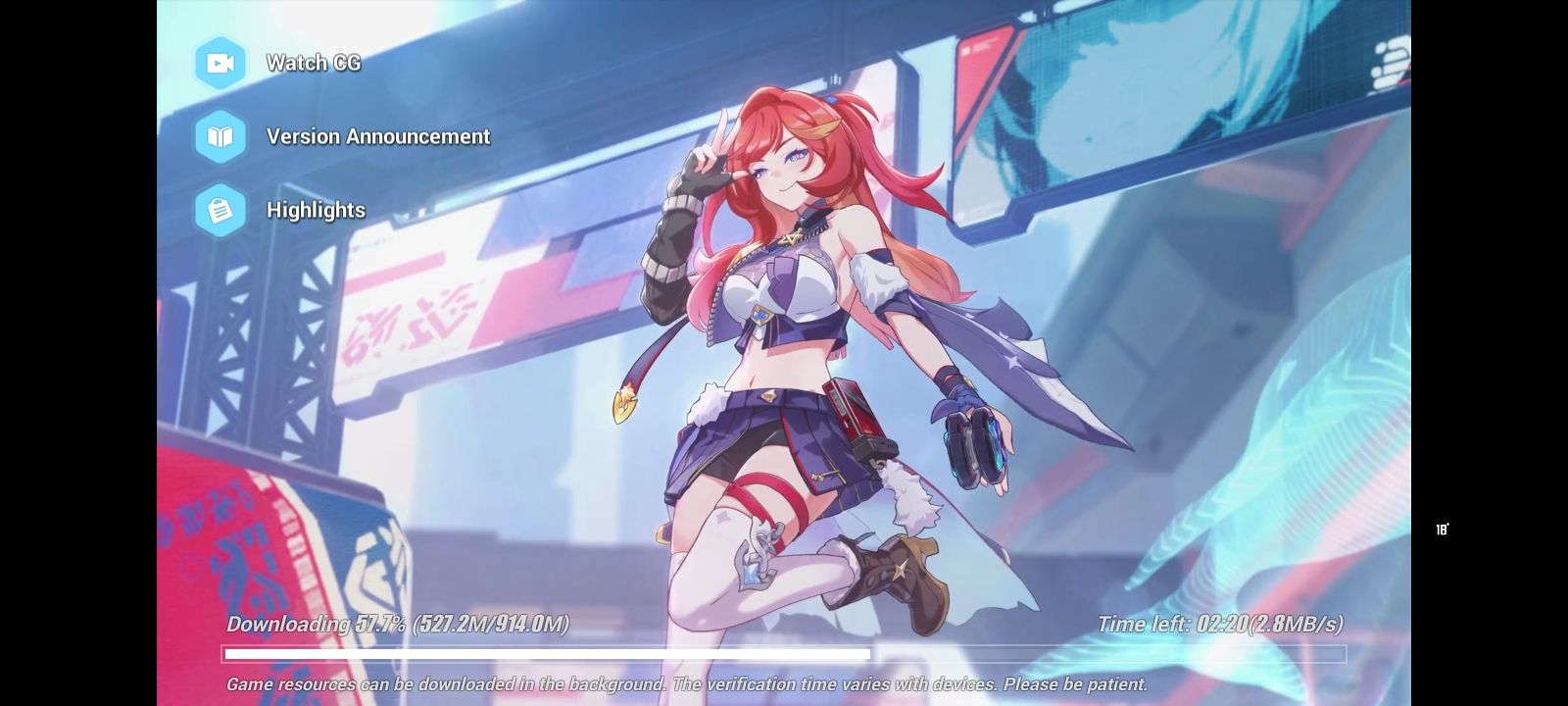Select the camcorder symbol in the sidebar
Viewport: 1568px width, 706px height.
220,63
